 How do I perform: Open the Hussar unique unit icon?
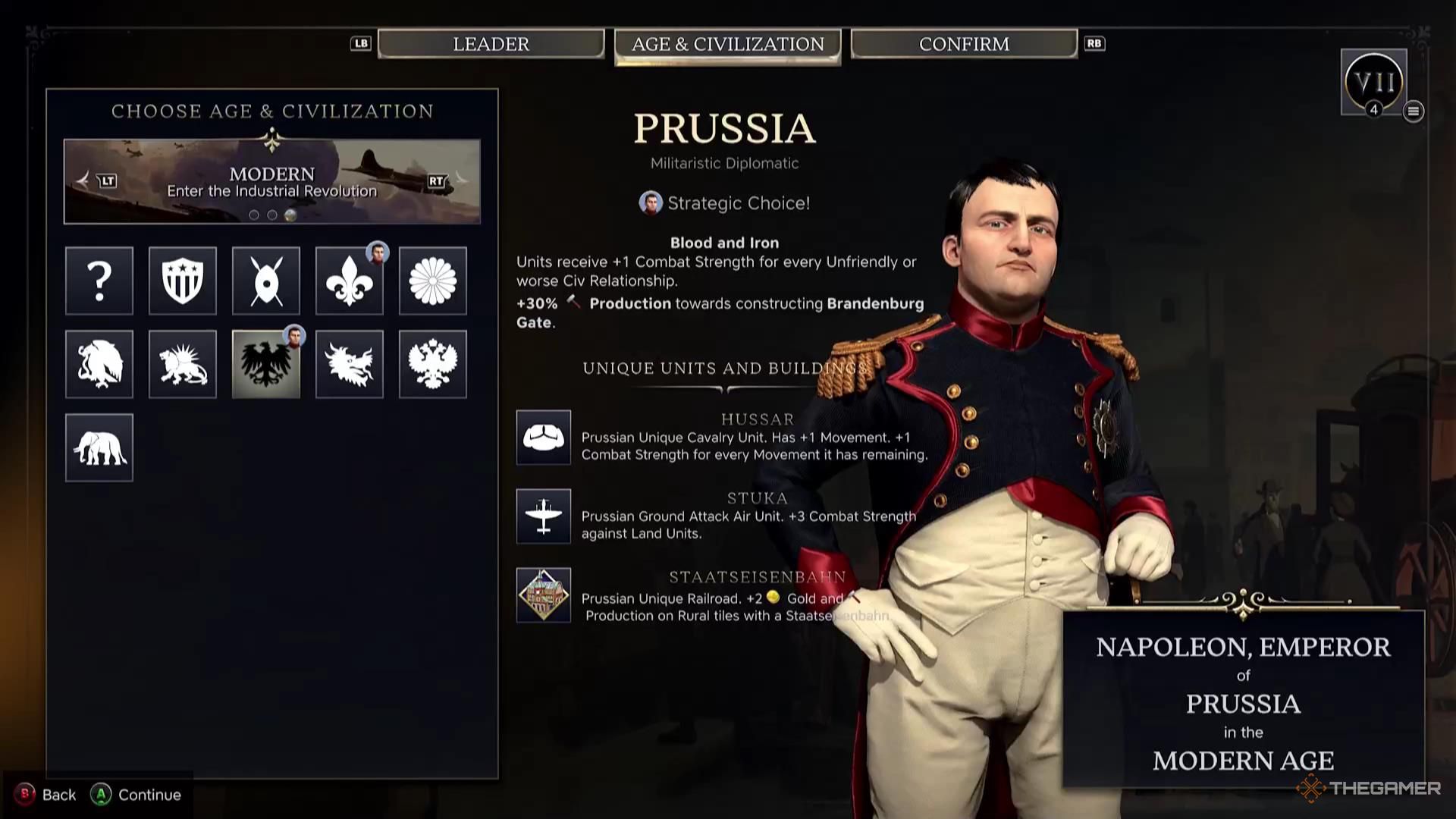[x=544, y=438]
